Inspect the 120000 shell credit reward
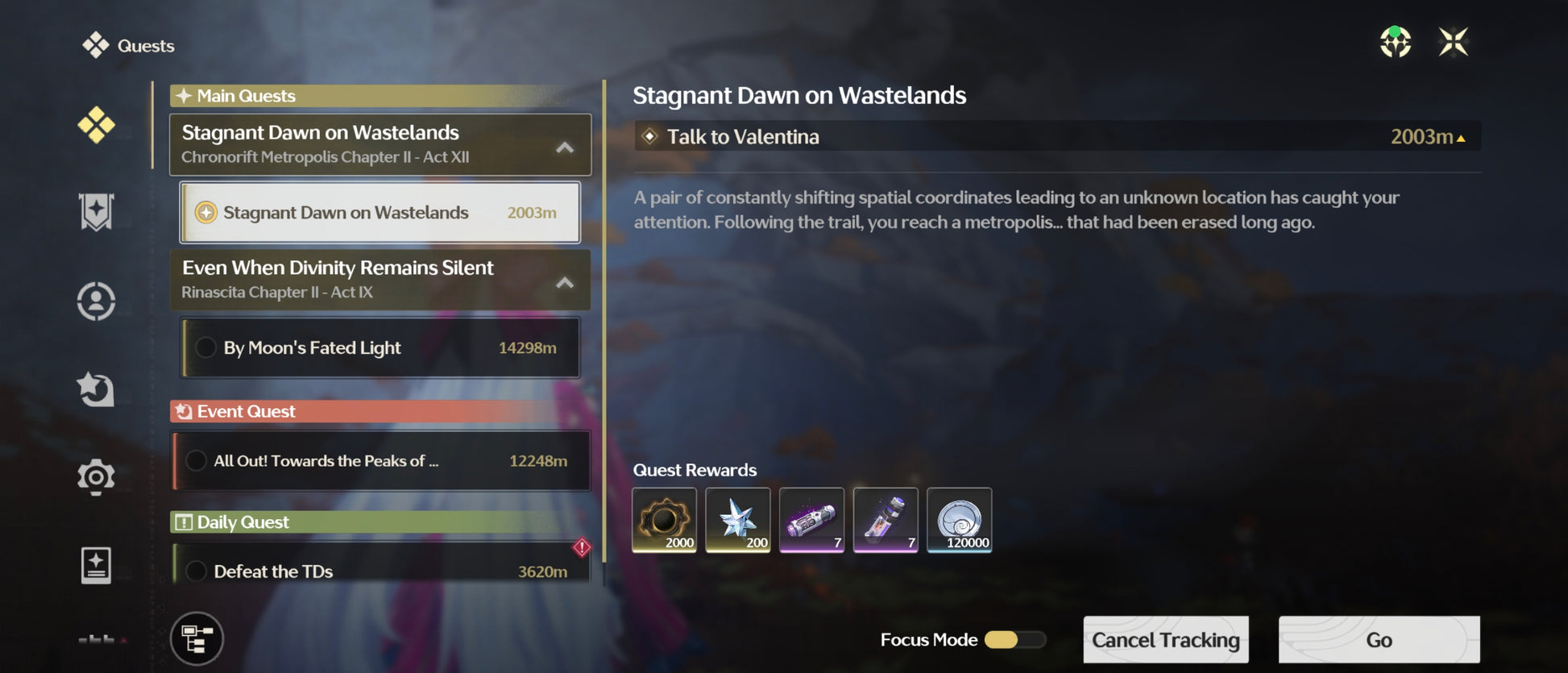This screenshot has height=673, width=1568. pos(959,520)
